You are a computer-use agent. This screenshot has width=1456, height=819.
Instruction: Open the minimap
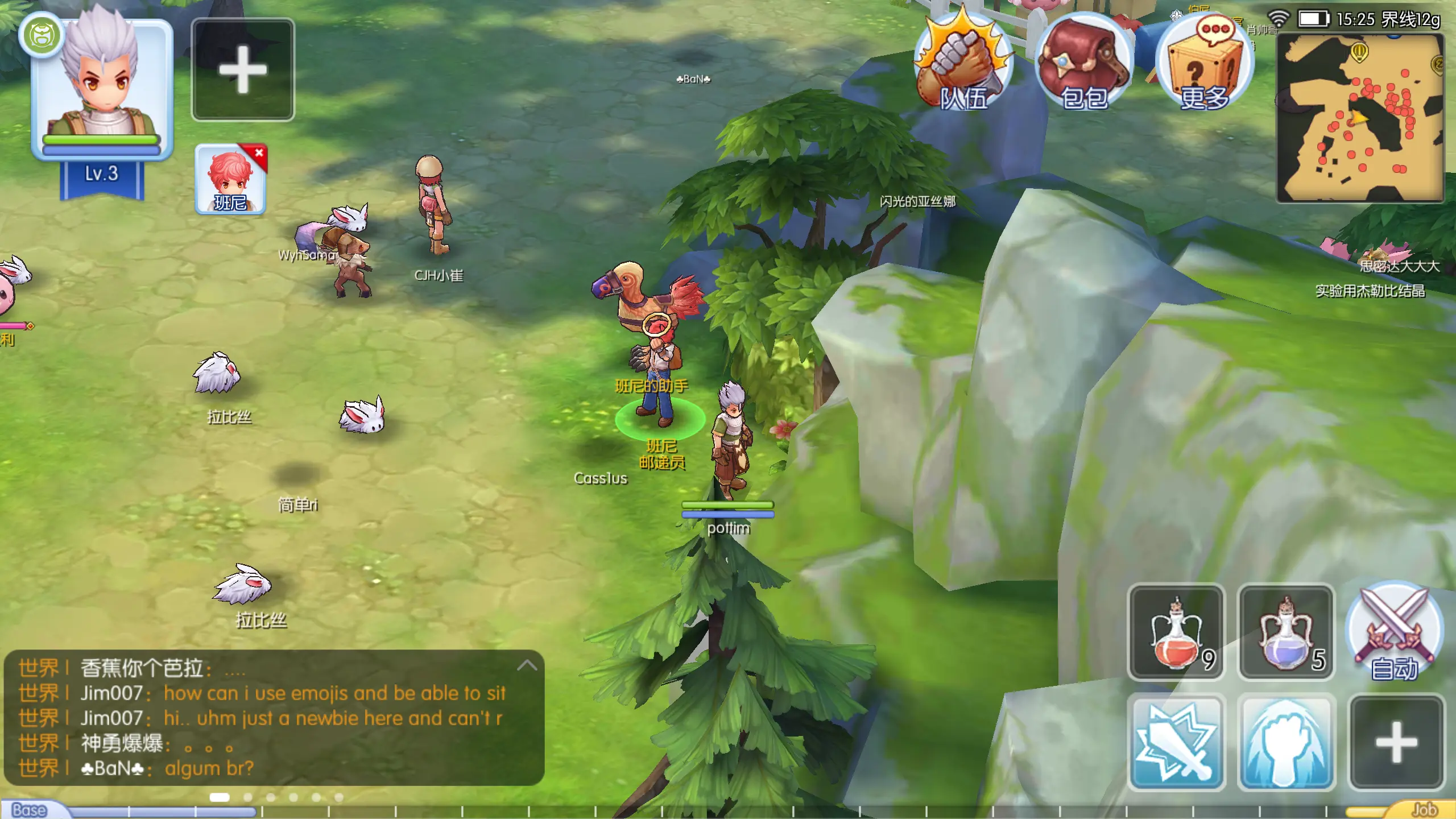point(1360,118)
